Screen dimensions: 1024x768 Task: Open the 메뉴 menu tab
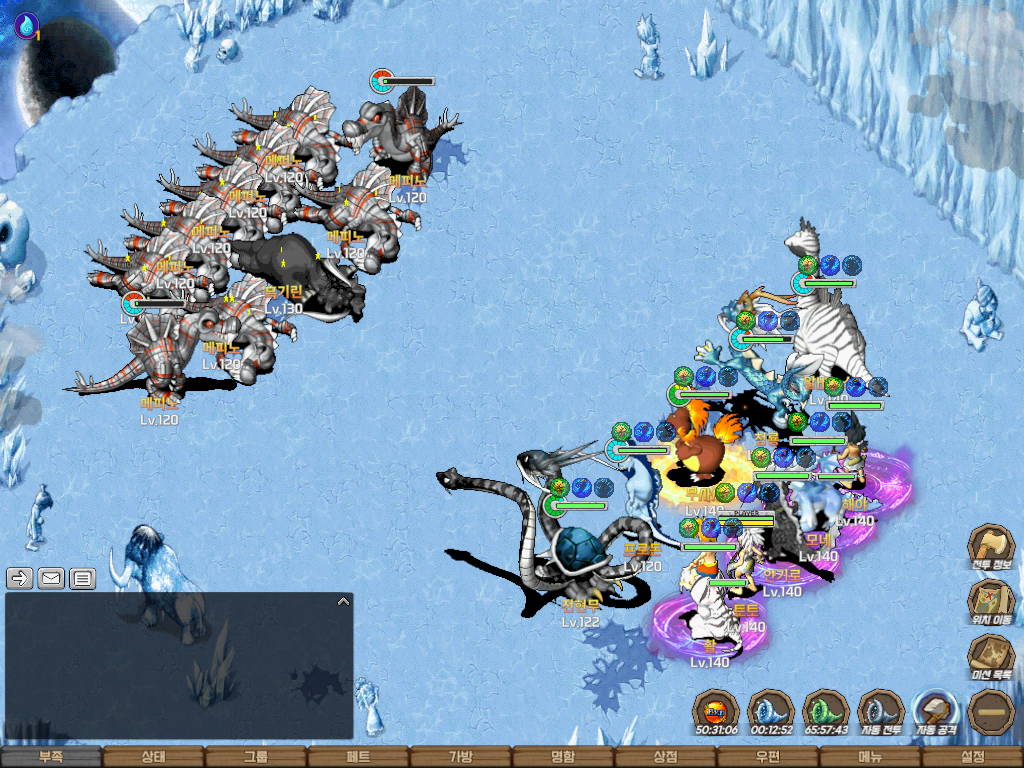870,758
